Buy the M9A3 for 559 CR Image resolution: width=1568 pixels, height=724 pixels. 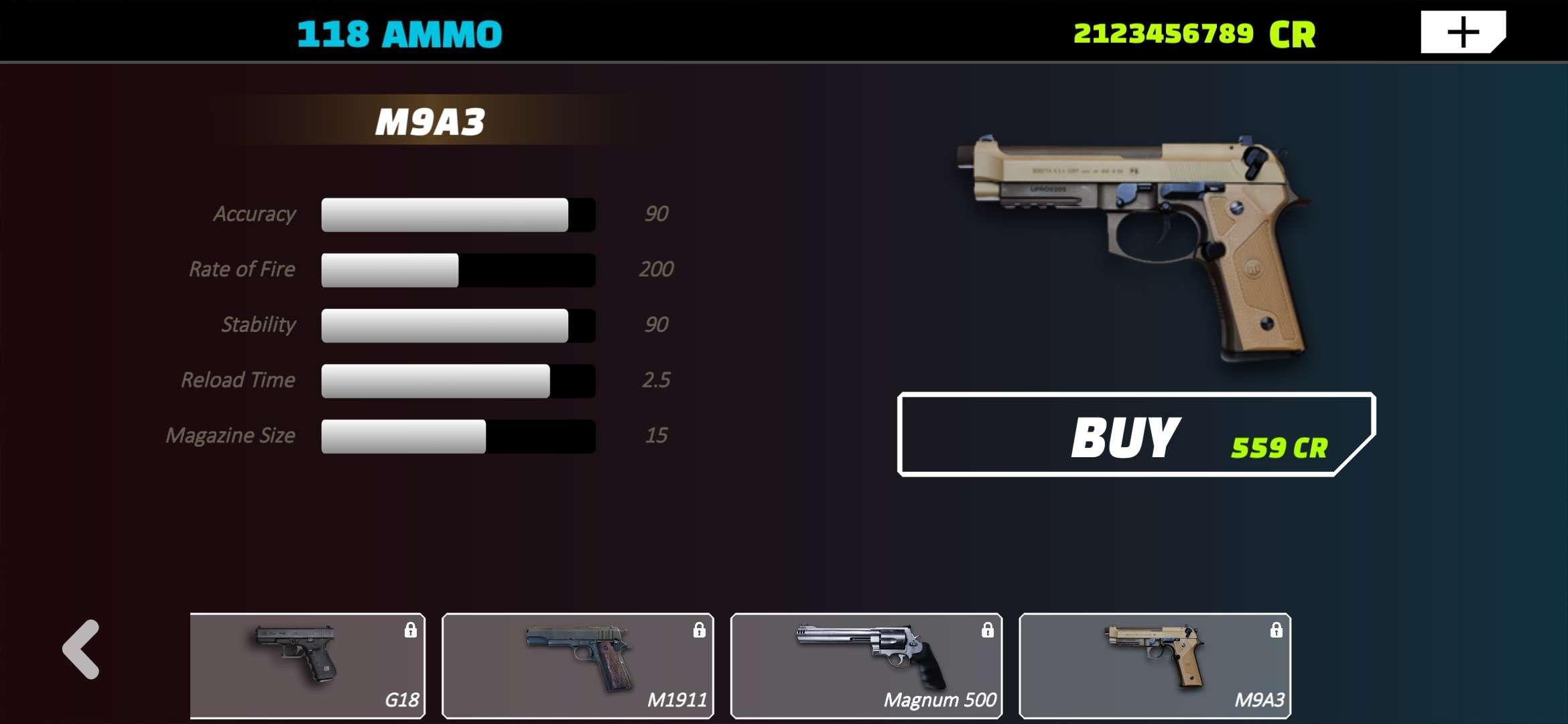tap(1135, 435)
